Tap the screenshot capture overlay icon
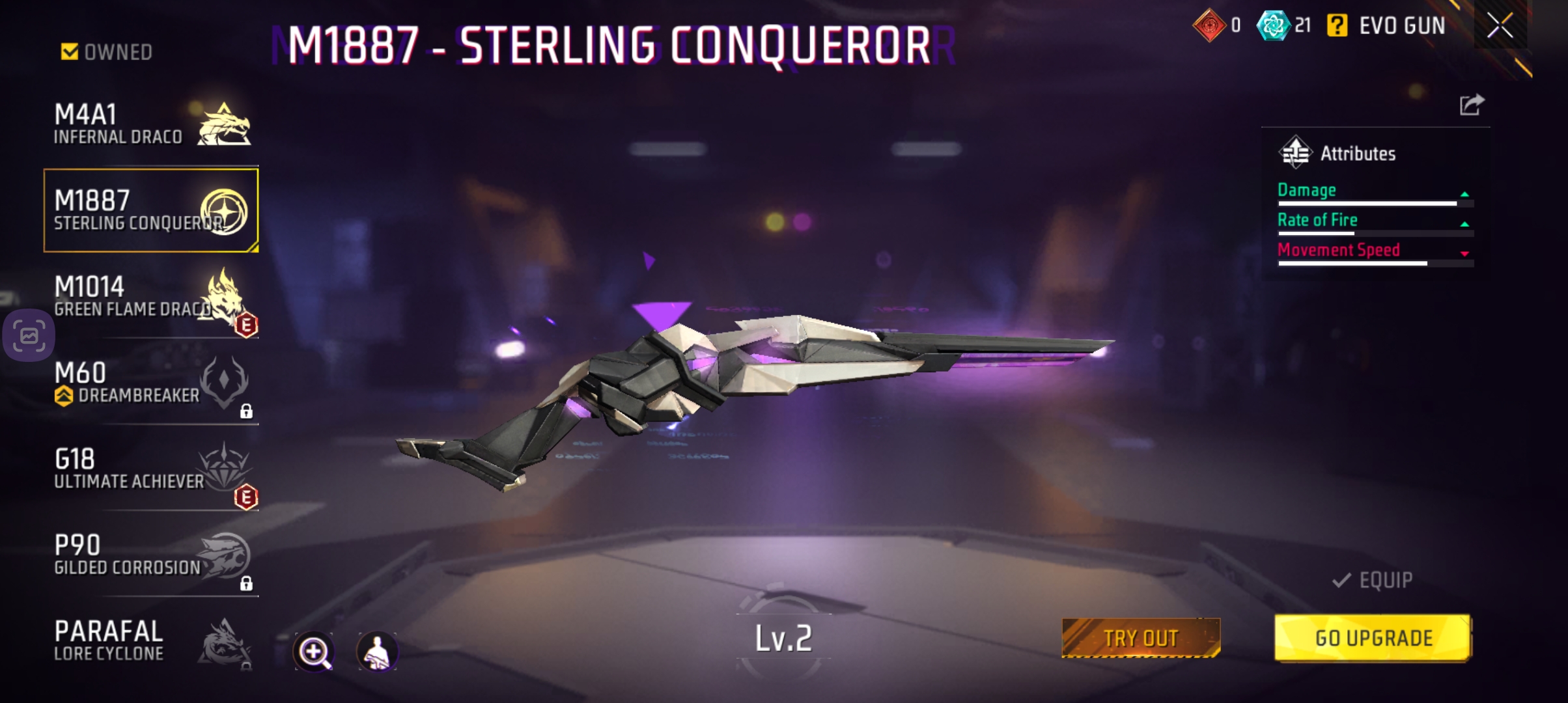 (29, 336)
